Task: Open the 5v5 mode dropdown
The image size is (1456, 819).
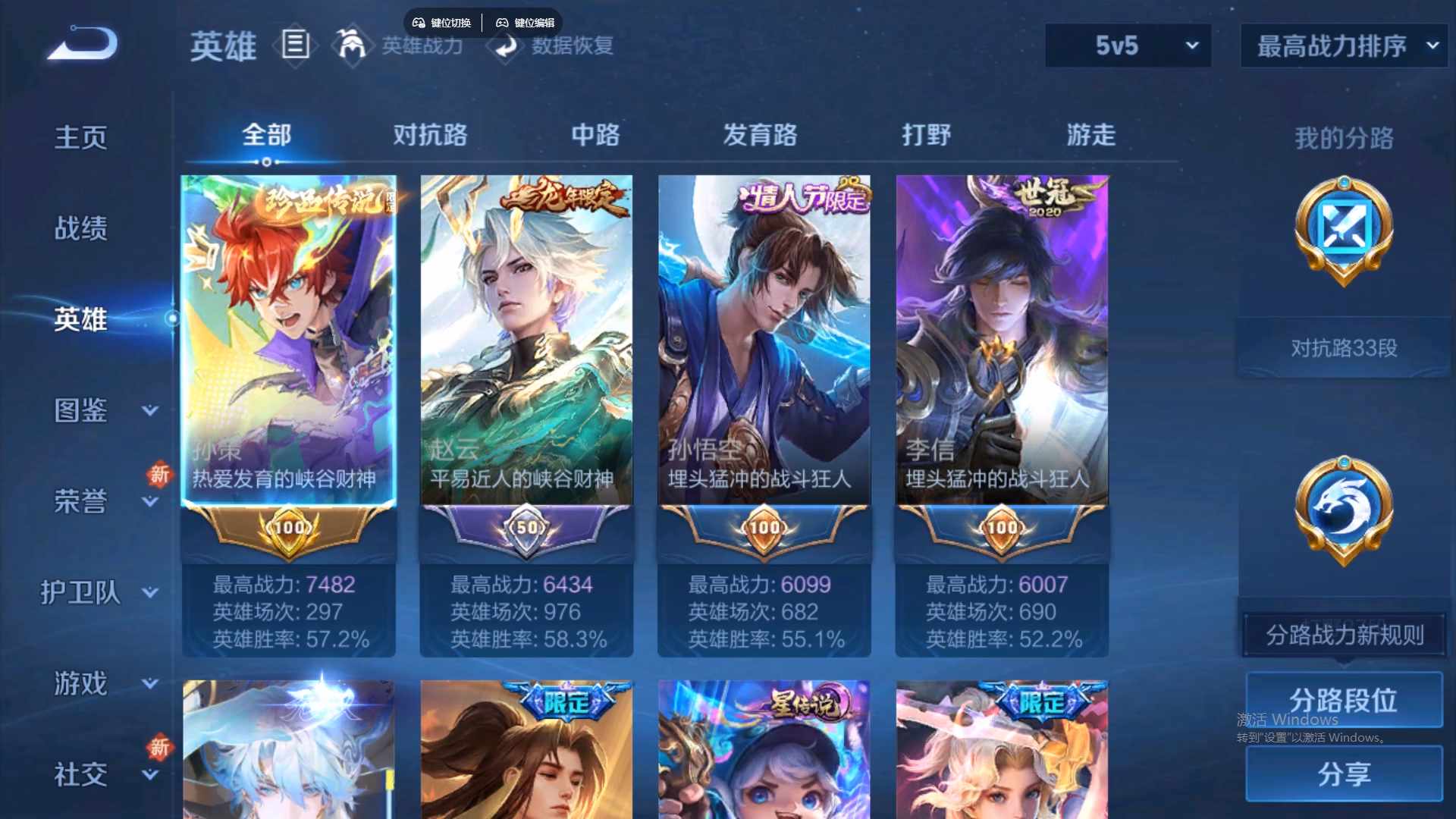Action: point(1127,45)
